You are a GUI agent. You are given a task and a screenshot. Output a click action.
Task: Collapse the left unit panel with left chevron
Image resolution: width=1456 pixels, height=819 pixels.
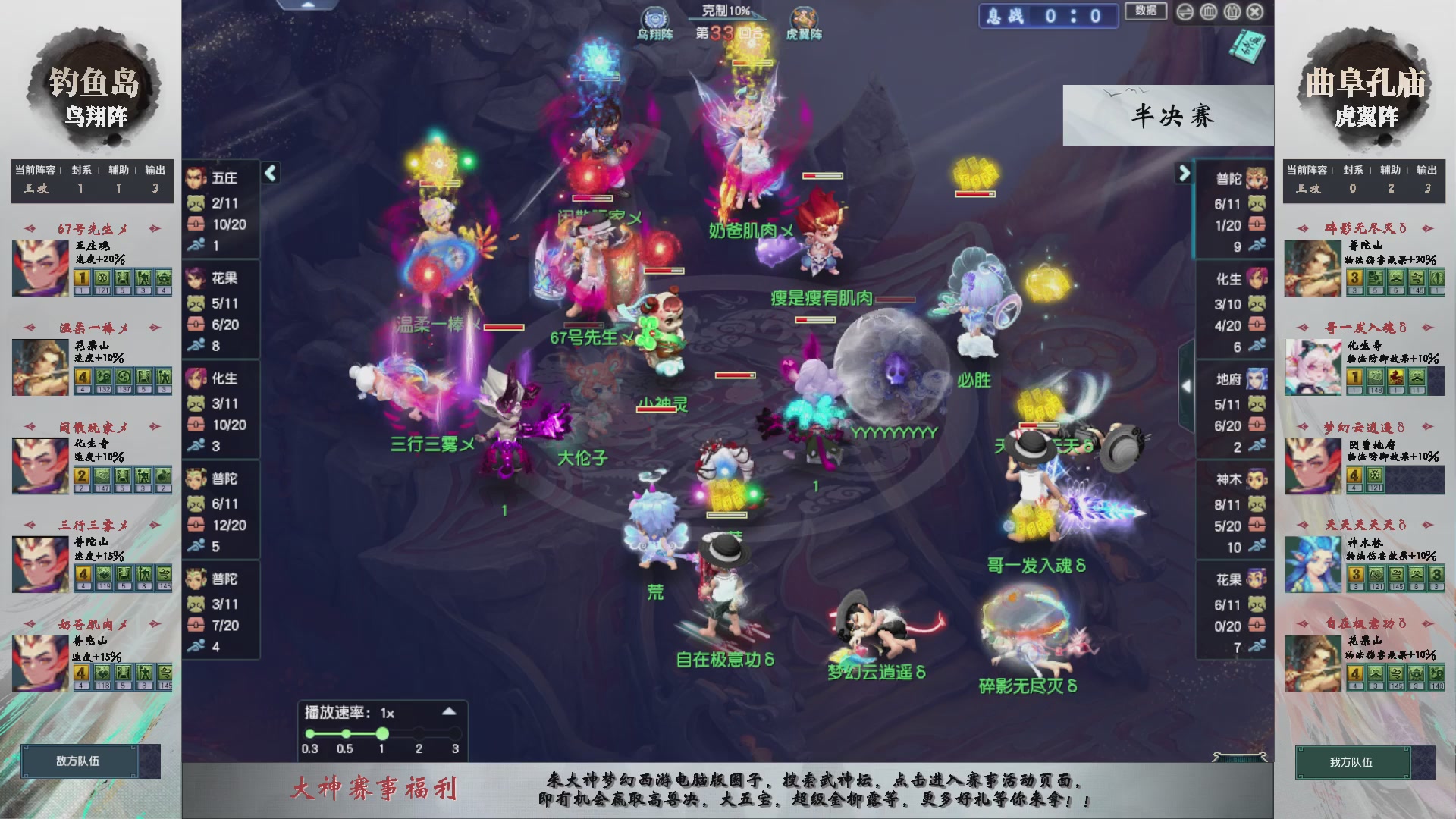[x=269, y=173]
